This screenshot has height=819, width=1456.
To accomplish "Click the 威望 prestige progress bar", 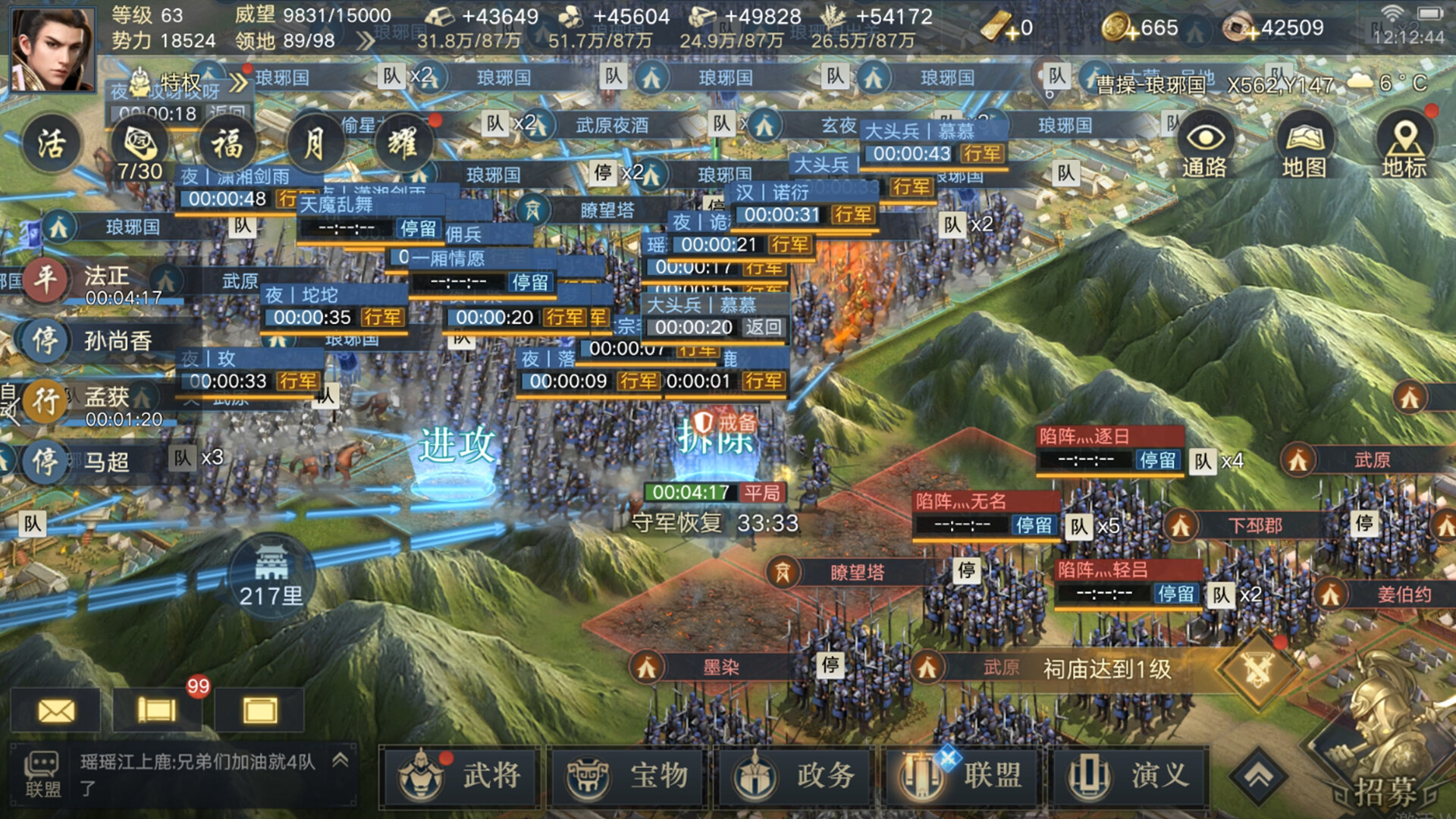I will coord(337,17).
